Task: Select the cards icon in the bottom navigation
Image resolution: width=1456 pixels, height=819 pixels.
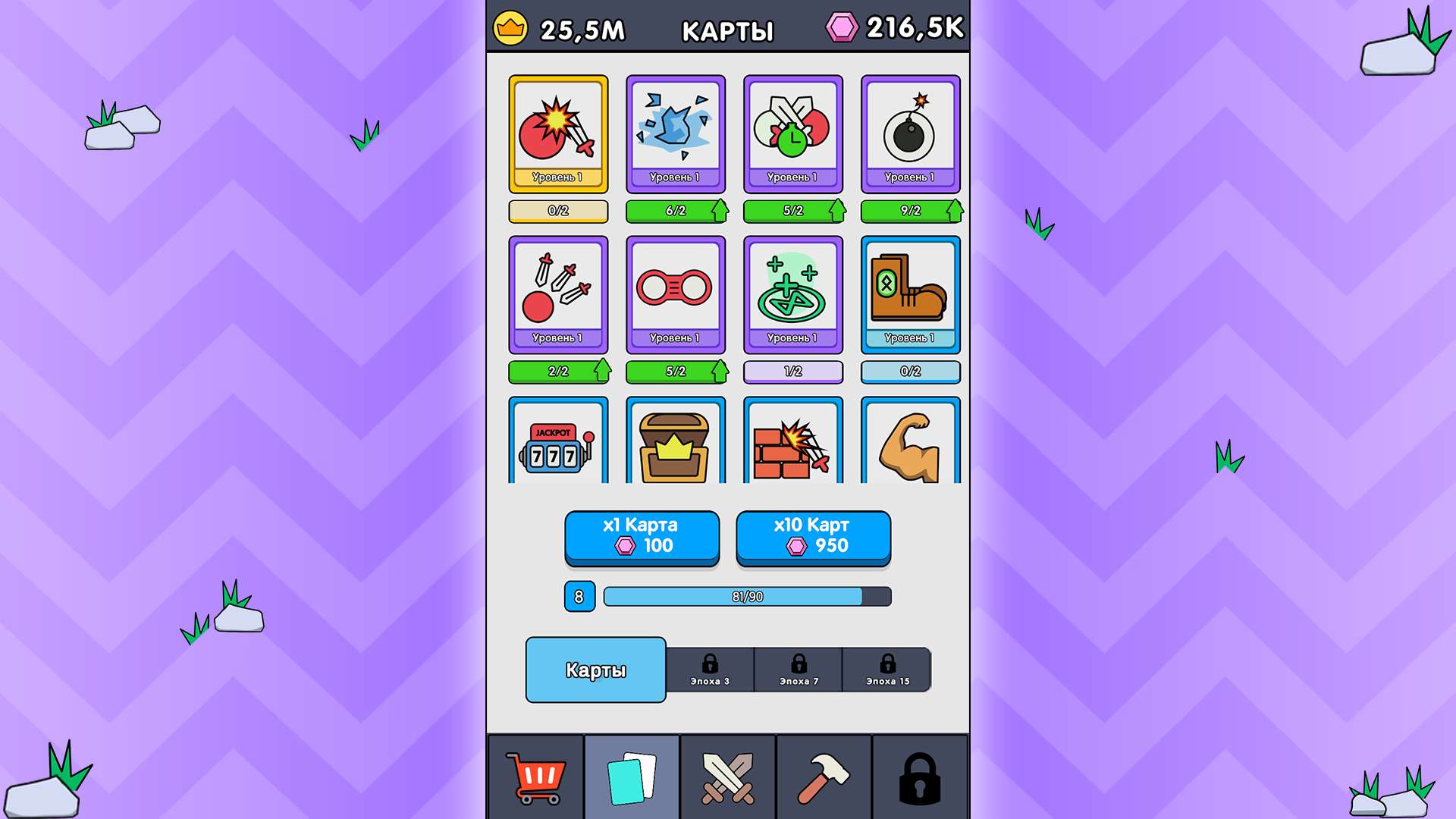Action: click(x=632, y=777)
